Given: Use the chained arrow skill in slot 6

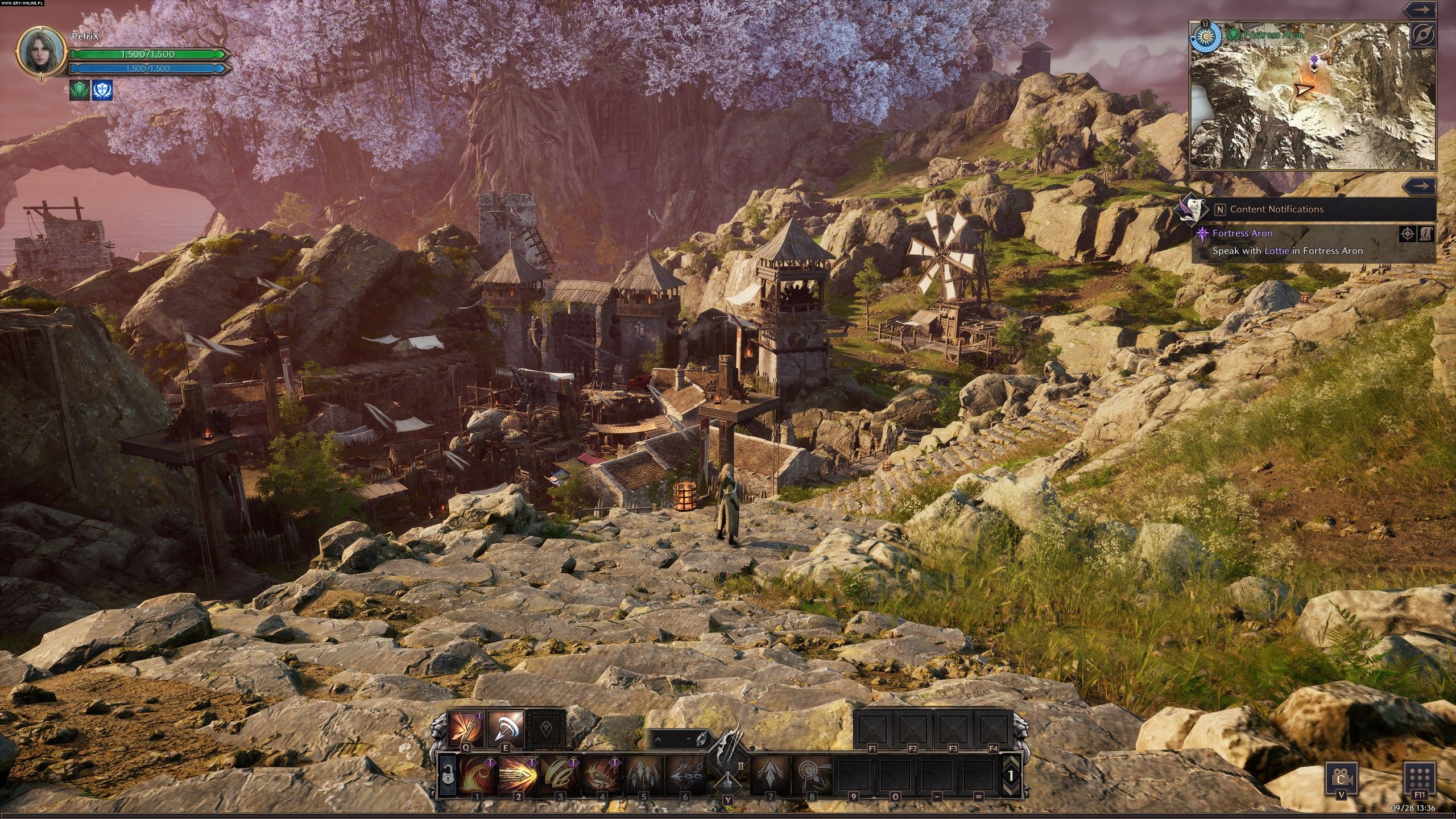Looking at the screenshot, I should pos(685,773).
